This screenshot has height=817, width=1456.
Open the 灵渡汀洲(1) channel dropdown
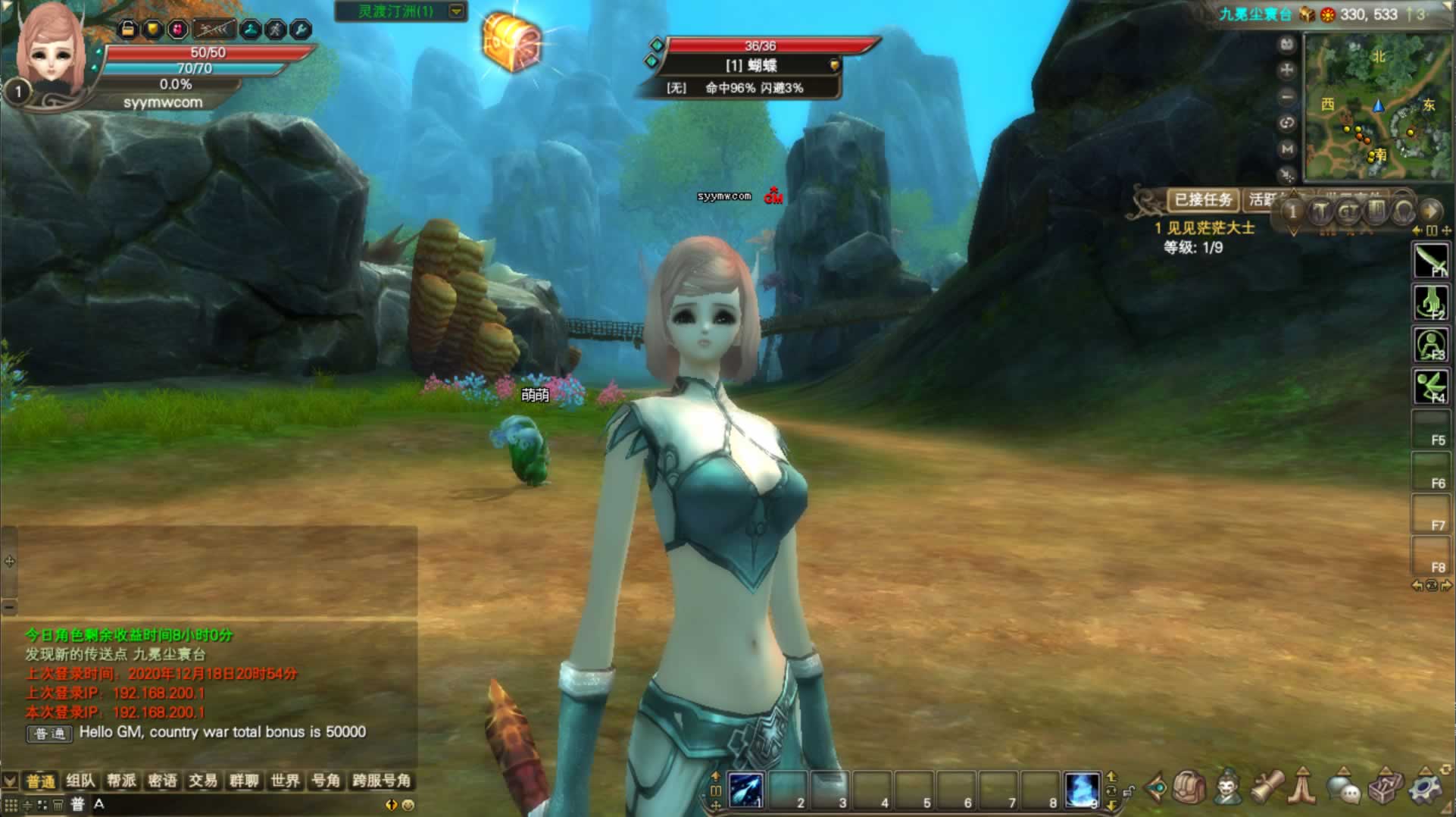pyautogui.click(x=456, y=11)
